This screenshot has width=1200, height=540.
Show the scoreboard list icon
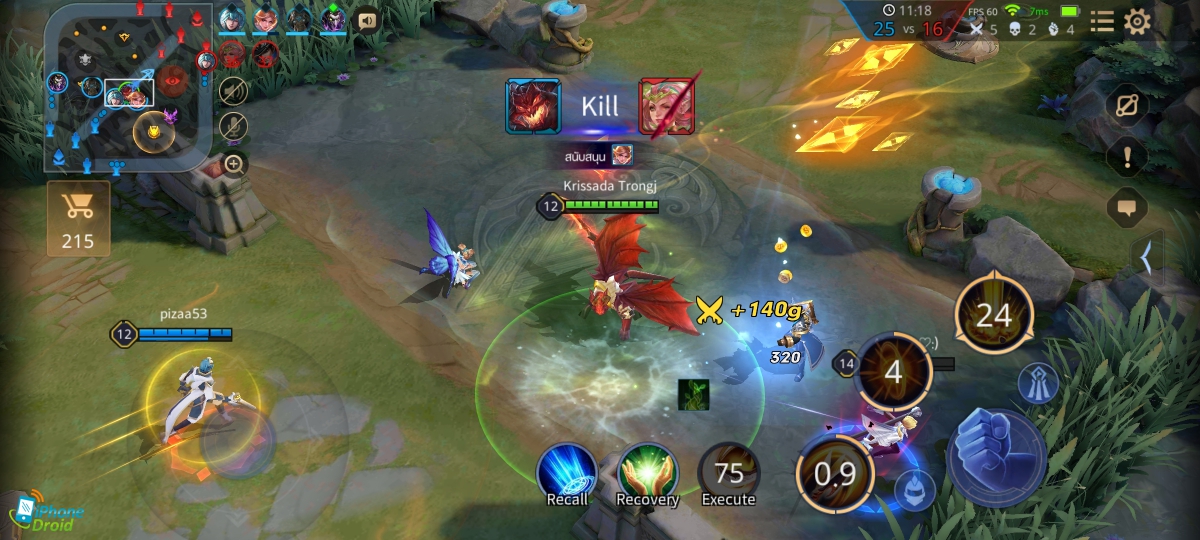tap(1102, 22)
